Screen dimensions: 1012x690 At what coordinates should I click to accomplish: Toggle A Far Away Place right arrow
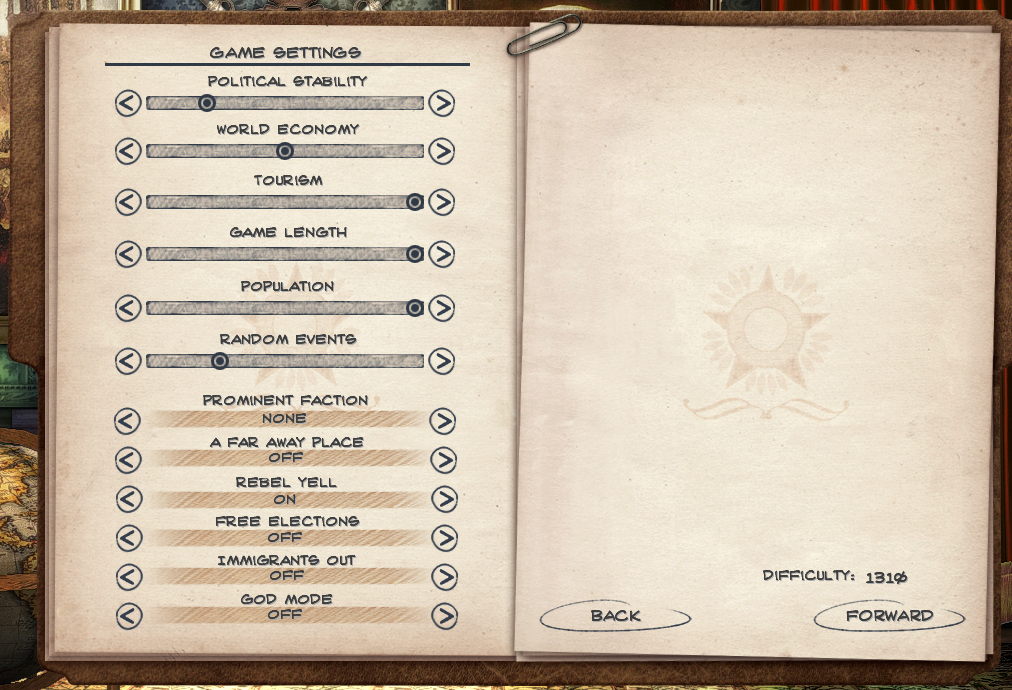click(443, 460)
